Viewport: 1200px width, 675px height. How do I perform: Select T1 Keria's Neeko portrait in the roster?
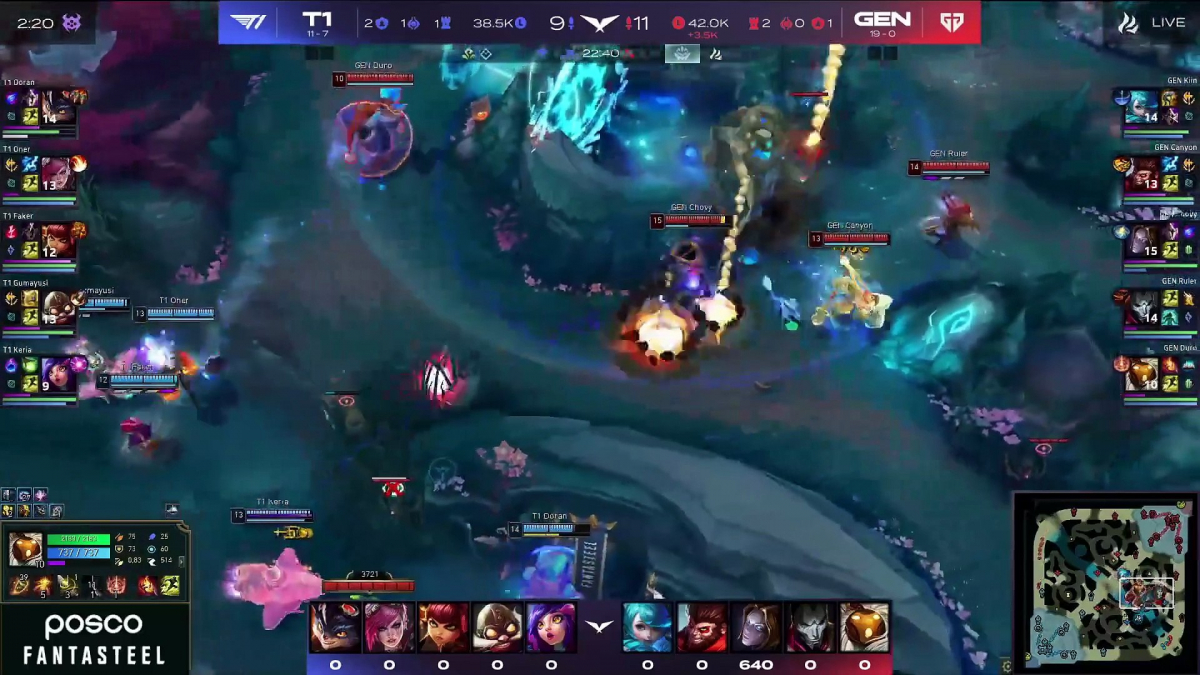58,374
